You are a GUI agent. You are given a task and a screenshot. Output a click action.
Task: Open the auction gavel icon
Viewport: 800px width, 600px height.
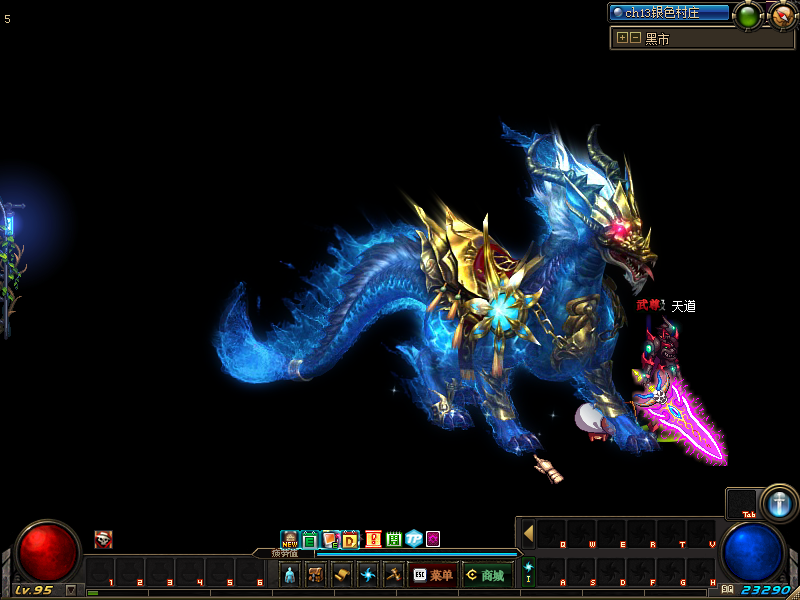click(x=393, y=575)
